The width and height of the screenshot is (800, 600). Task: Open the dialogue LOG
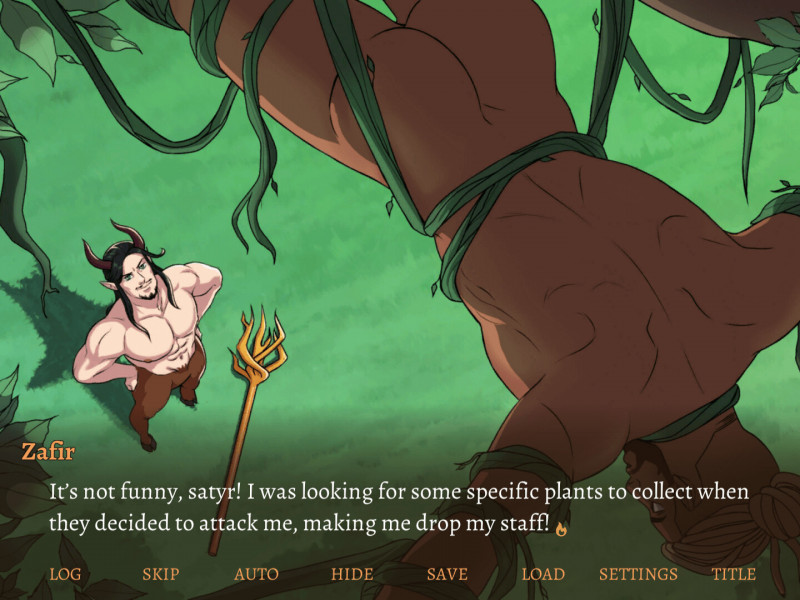click(x=65, y=574)
